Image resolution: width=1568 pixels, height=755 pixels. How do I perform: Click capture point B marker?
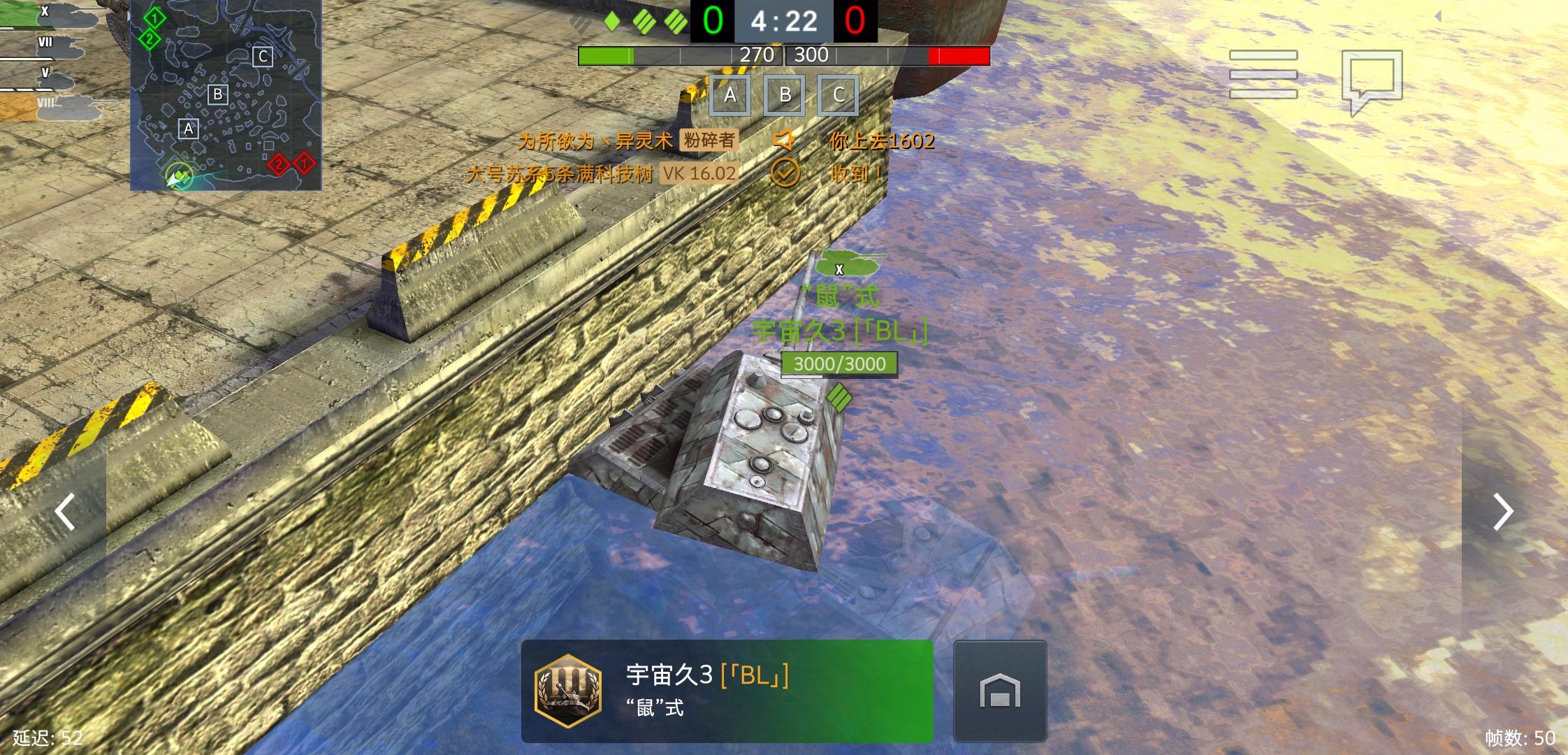pos(784,96)
